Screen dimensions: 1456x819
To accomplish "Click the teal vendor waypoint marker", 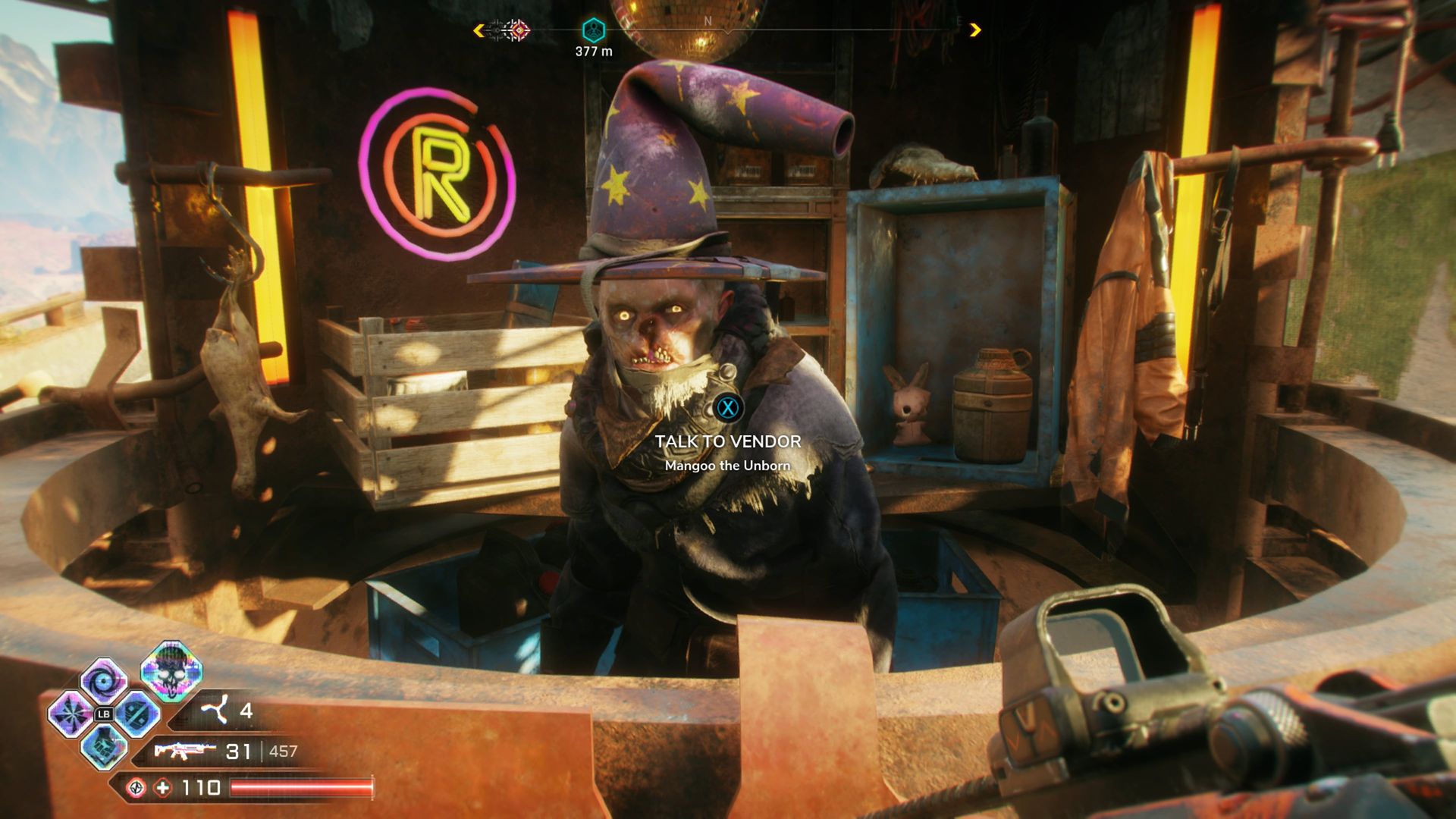I will pos(595,30).
